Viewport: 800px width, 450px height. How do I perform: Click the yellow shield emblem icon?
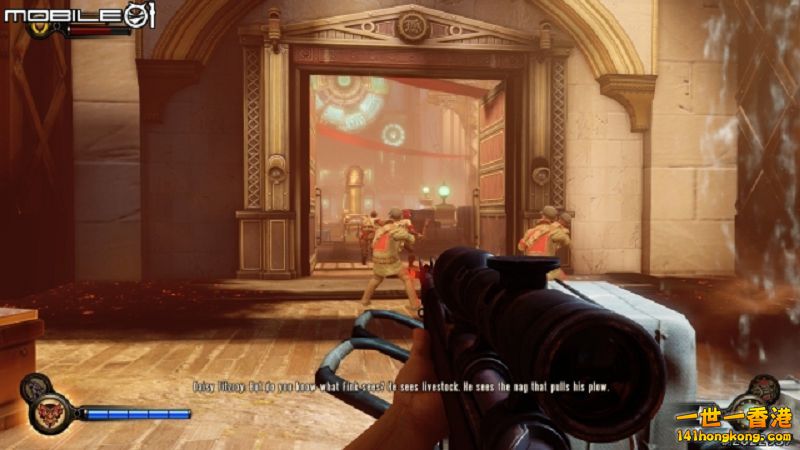point(42,27)
